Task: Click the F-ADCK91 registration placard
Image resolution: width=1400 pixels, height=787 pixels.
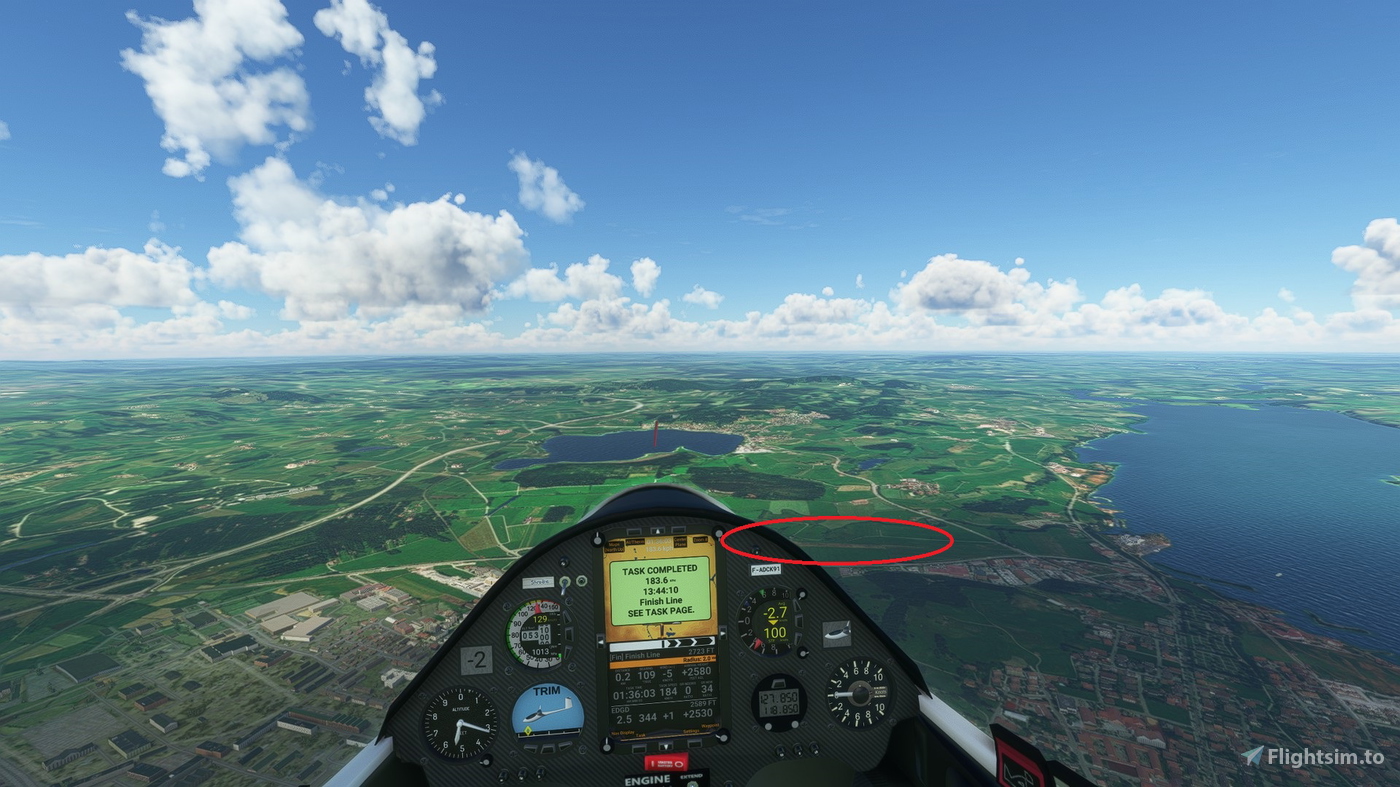Action: click(766, 569)
